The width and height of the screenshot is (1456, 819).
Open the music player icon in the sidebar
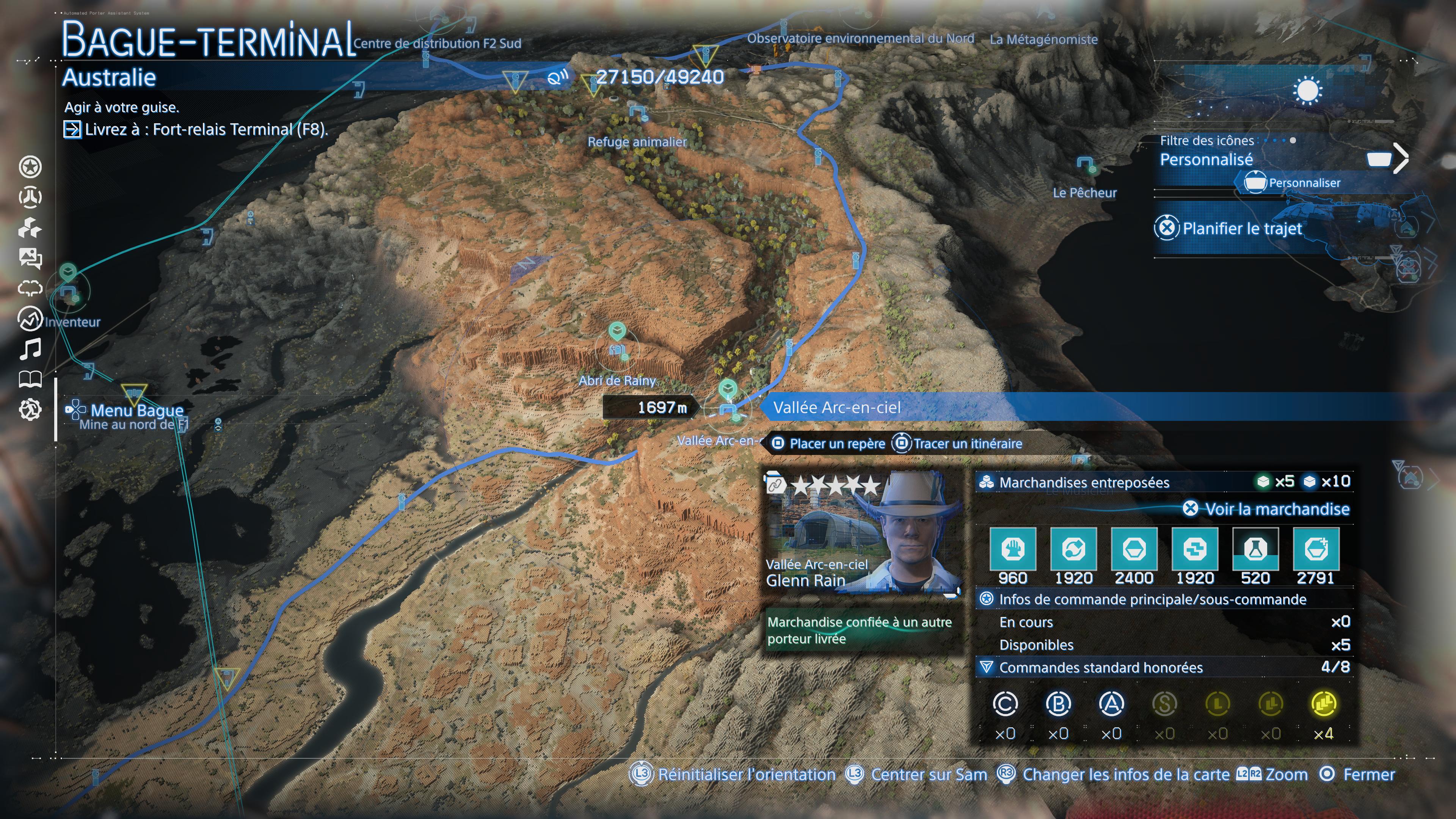pyautogui.click(x=31, y=349)
